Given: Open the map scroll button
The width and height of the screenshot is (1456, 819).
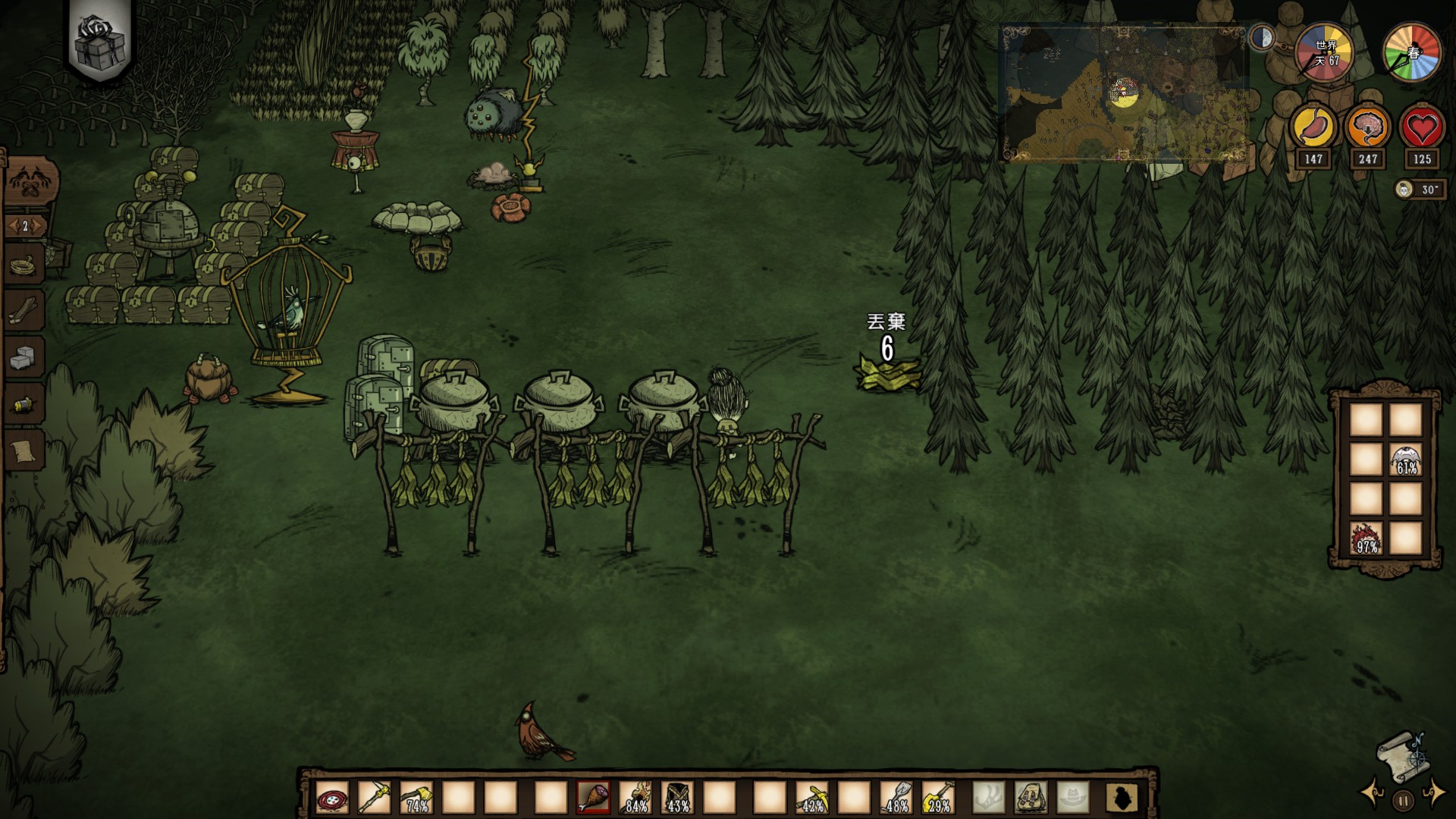Looking at the screenshot, I should pyautogui.click(x=1401, y=755).
